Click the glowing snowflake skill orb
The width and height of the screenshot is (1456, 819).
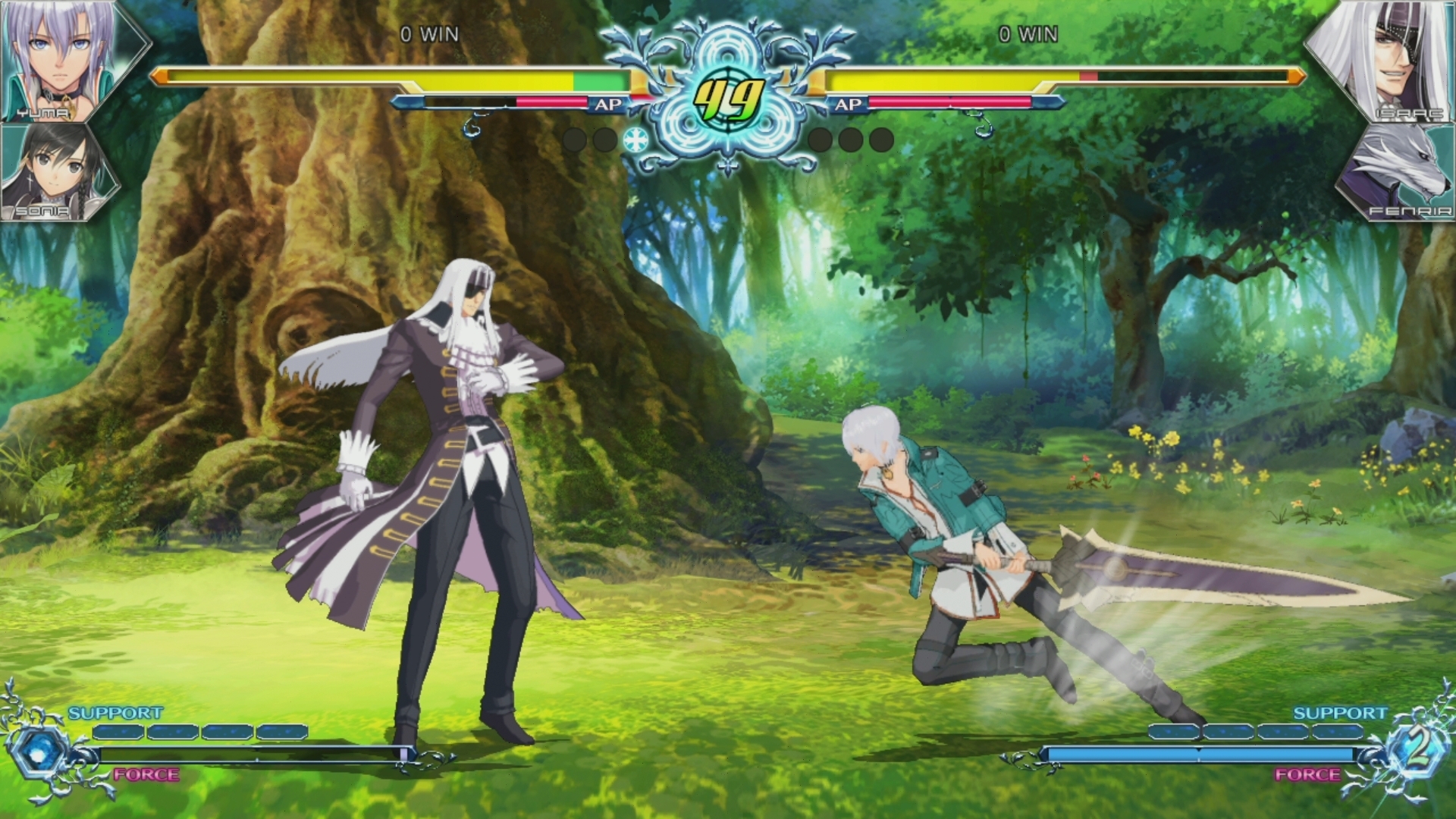tap(635, 139)
